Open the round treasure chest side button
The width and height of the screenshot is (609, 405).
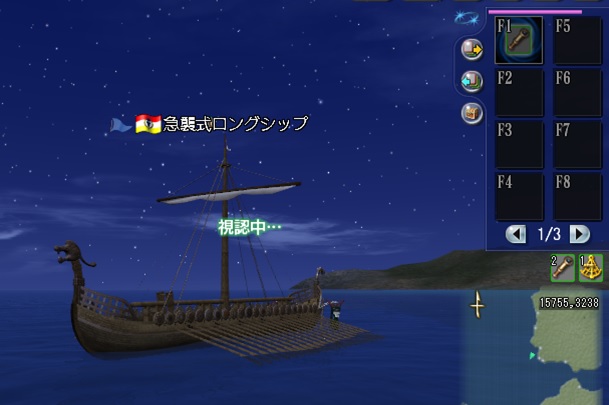coord(472,113)
